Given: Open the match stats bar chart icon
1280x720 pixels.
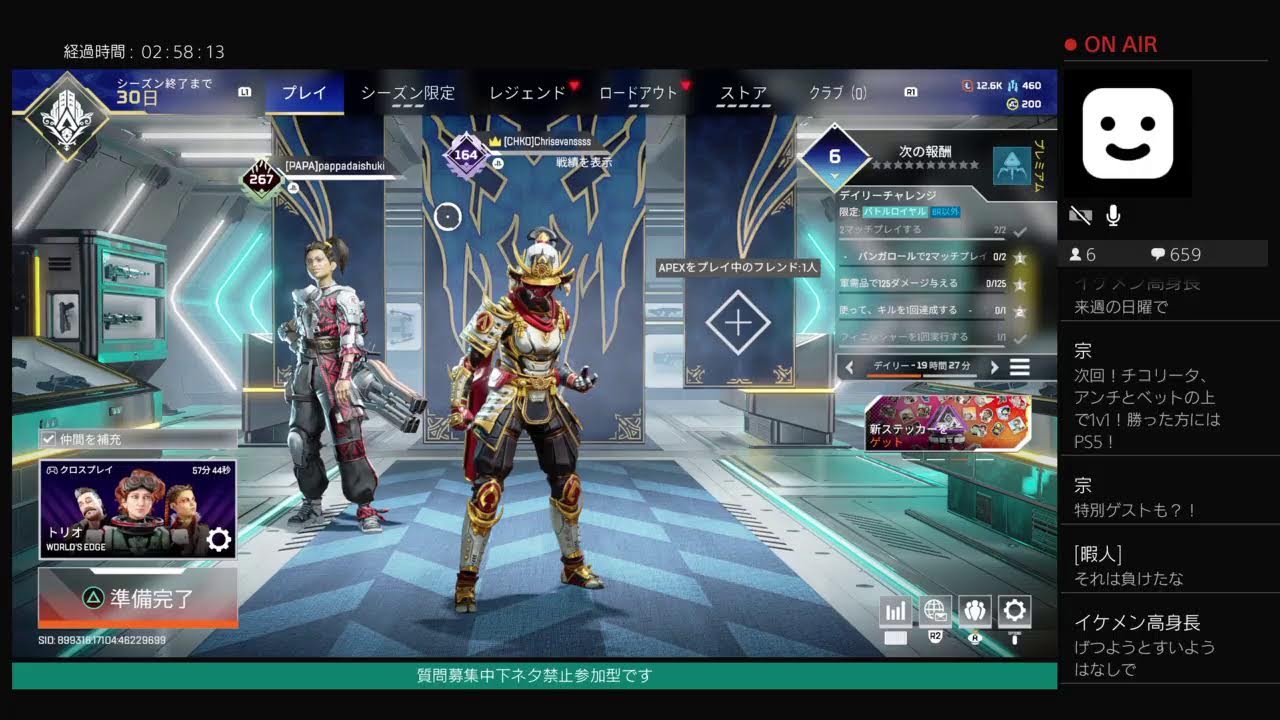Looking at the screenshot, I should click(x=893, y=610).
